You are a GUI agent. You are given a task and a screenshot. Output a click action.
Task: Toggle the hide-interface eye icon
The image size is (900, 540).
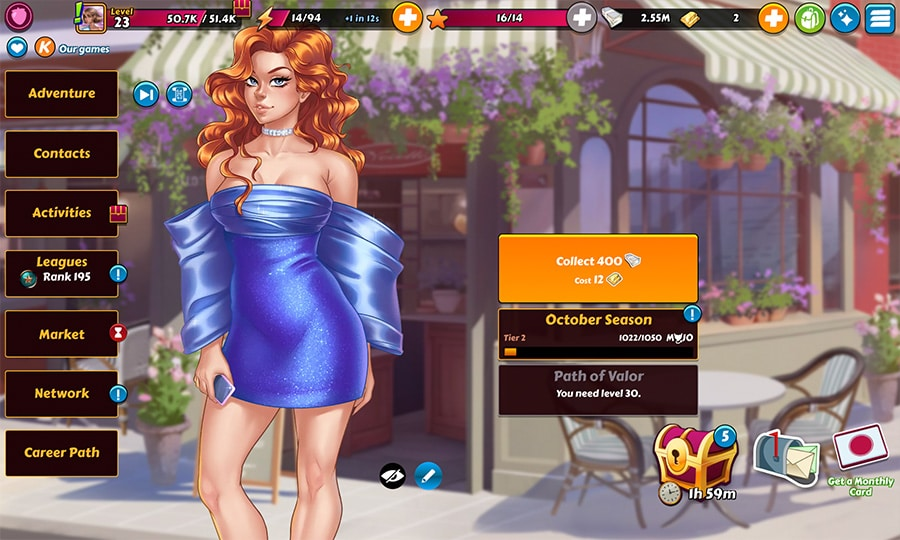point(393,475)
